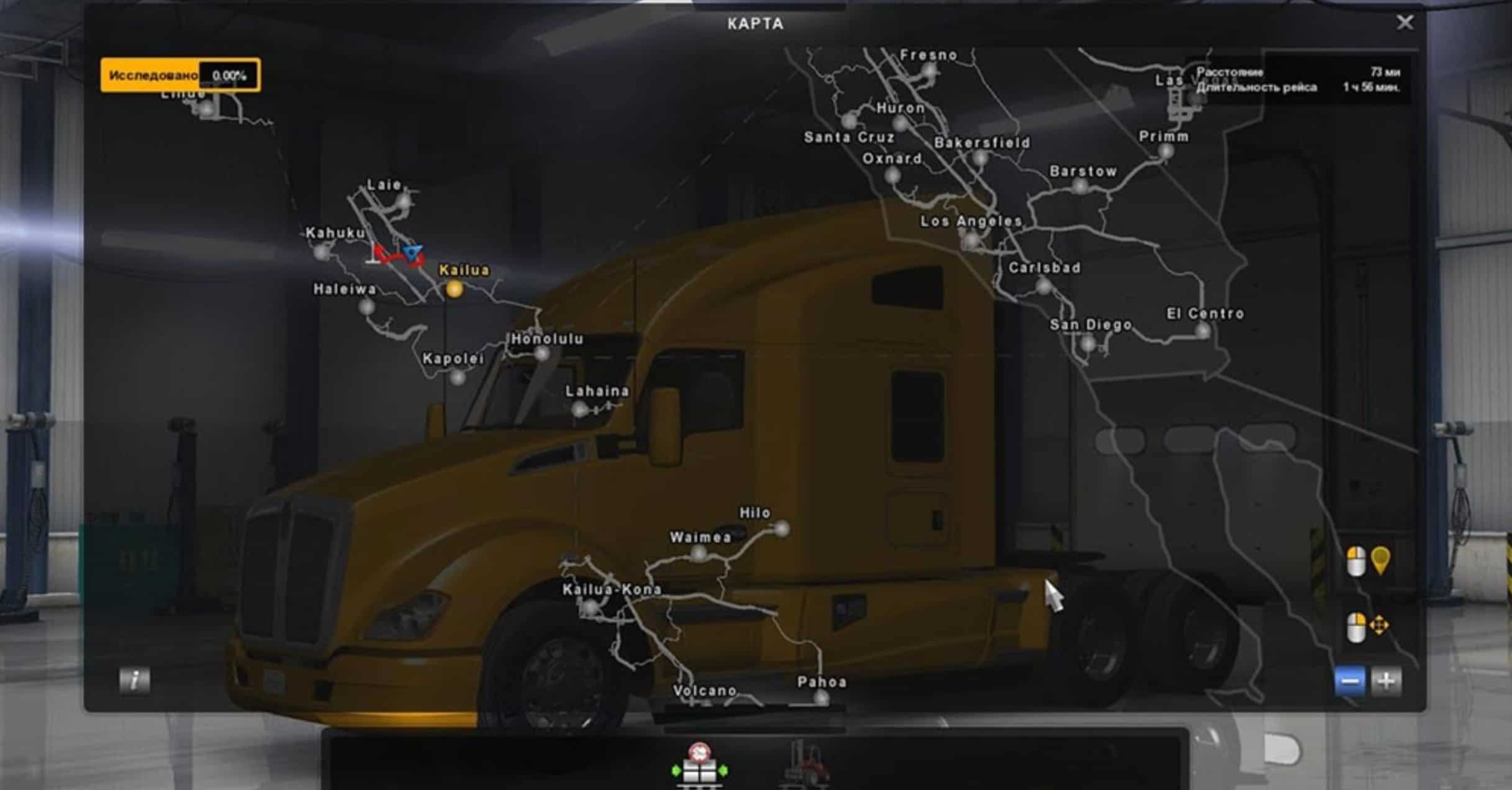Select the Lahaina city marker
Viewport: 1512px width, 790px height.
[x=579, y=409]
